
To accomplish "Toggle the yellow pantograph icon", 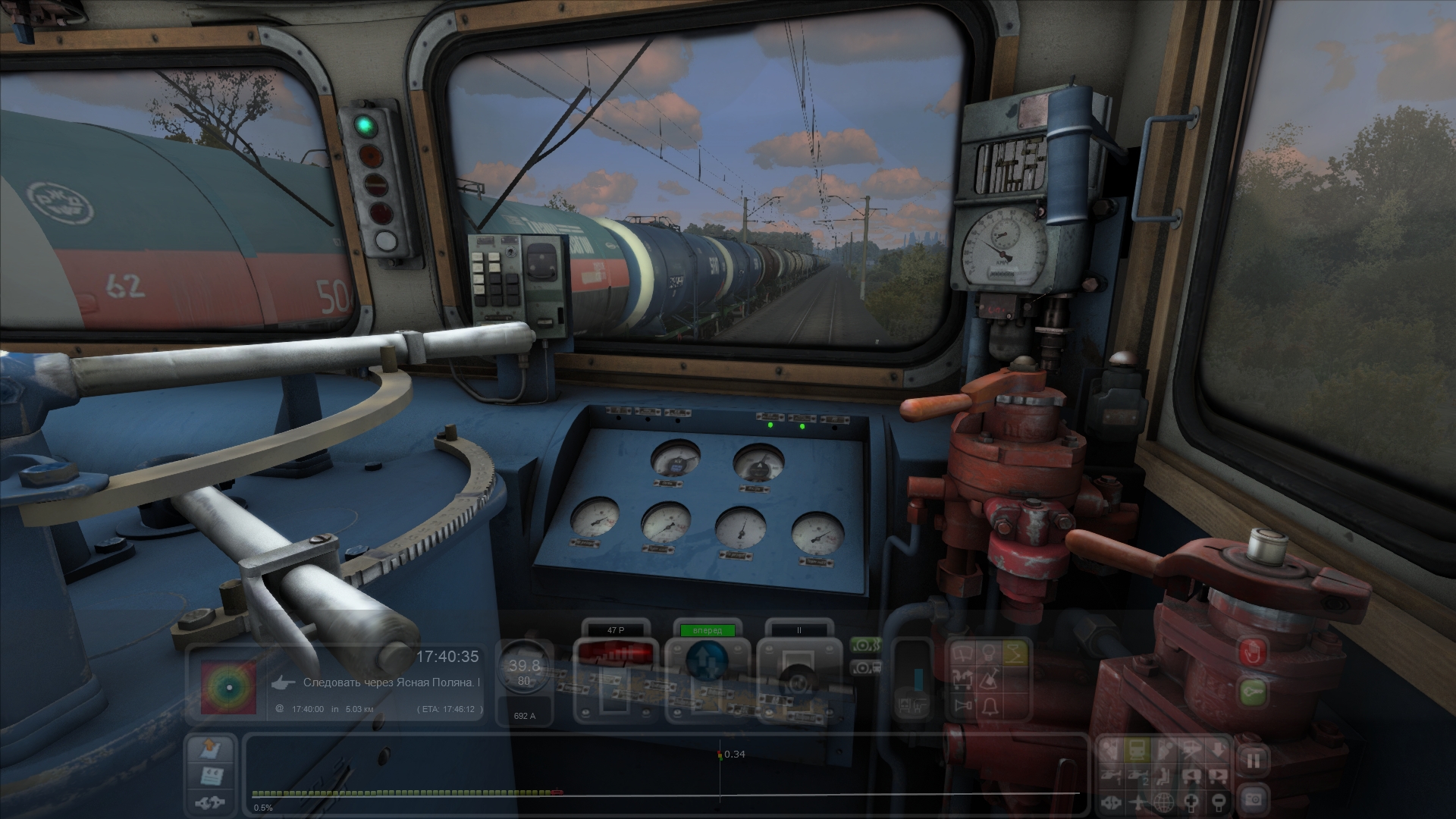I will click(1015, 652).
